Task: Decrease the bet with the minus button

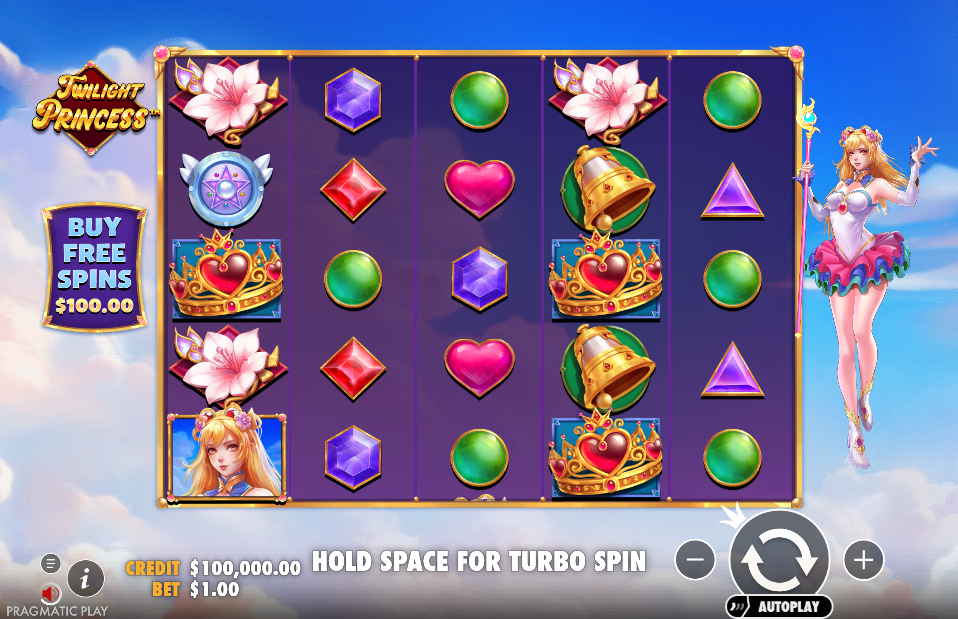Action: tap(695, 560)
